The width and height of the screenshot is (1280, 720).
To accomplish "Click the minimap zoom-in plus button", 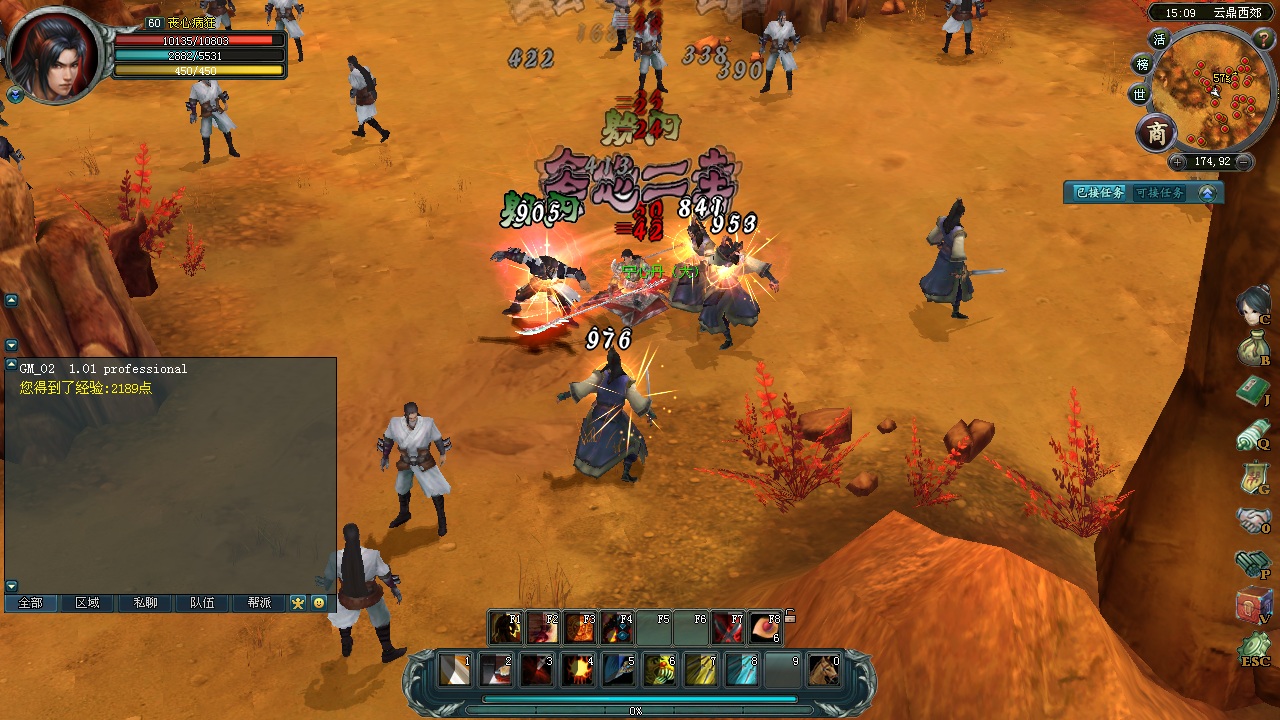I will click(1178, 162).
